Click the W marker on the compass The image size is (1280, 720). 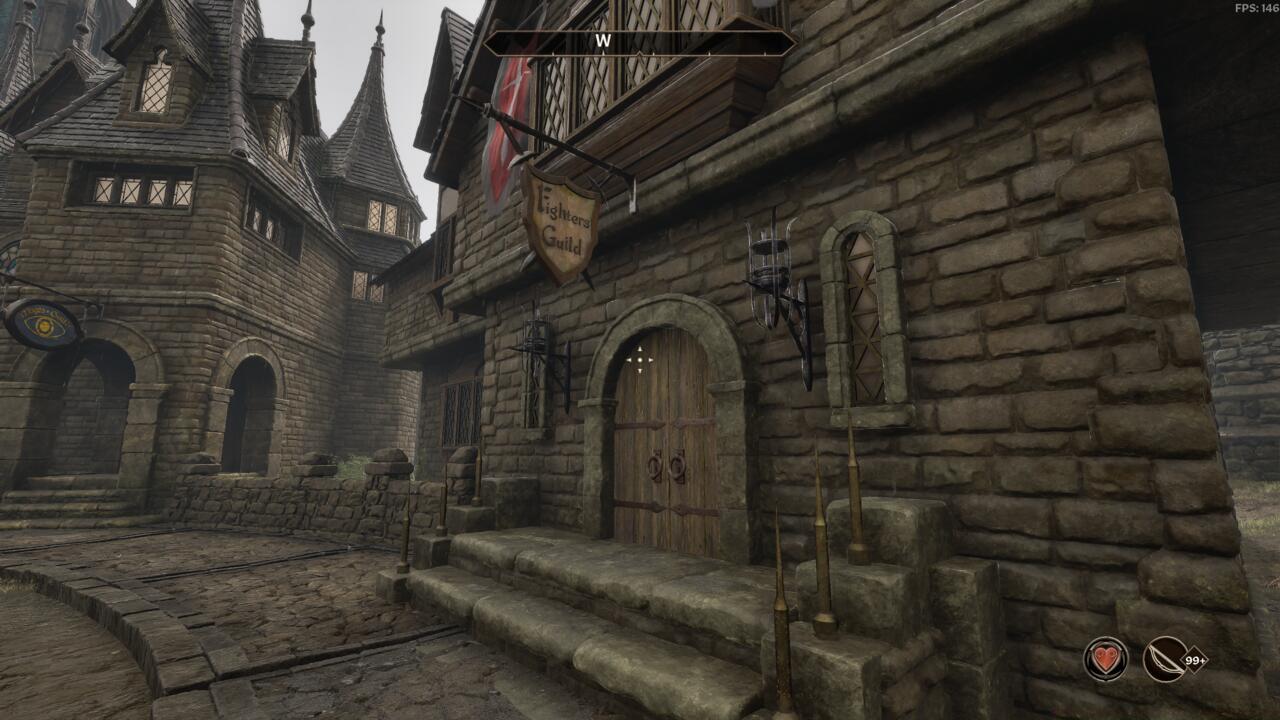click(x=604, y=42)
